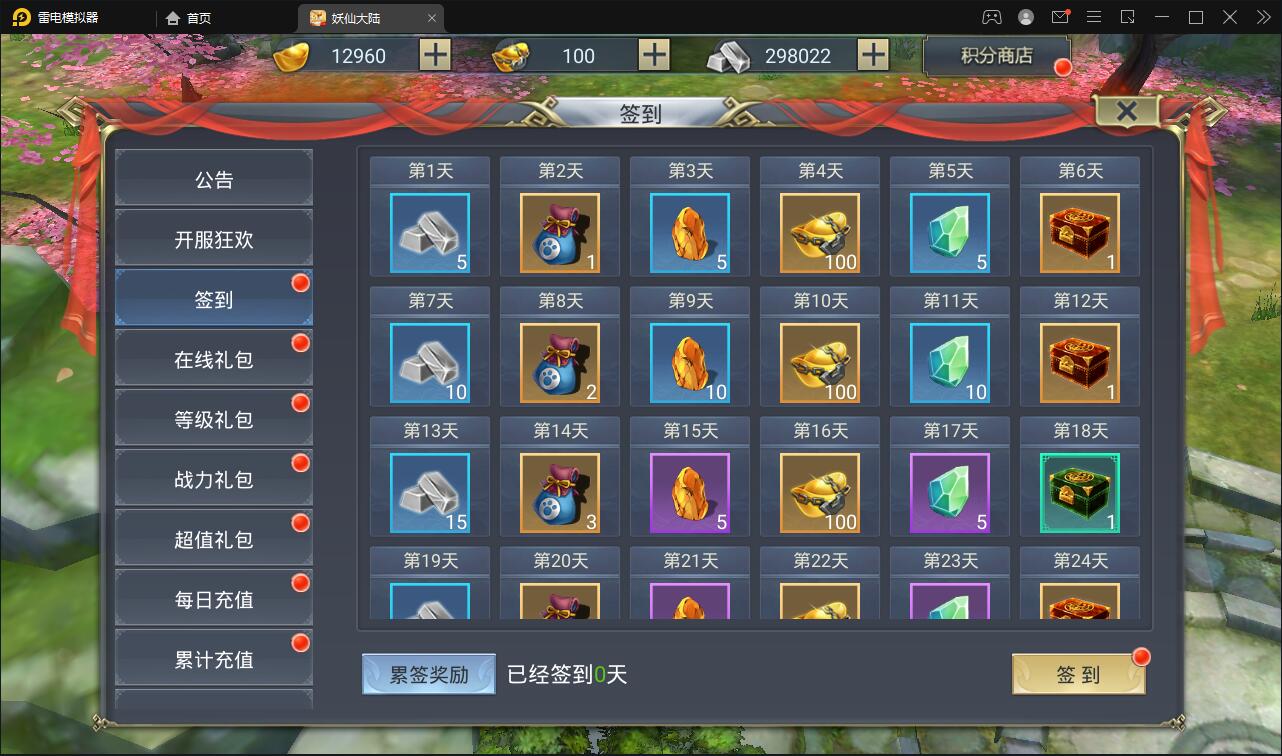Viewport: 1282px width, 756px height.
Task: Open the LDPlayer hamburger menu icon
Action: (x=1094, y=17)
